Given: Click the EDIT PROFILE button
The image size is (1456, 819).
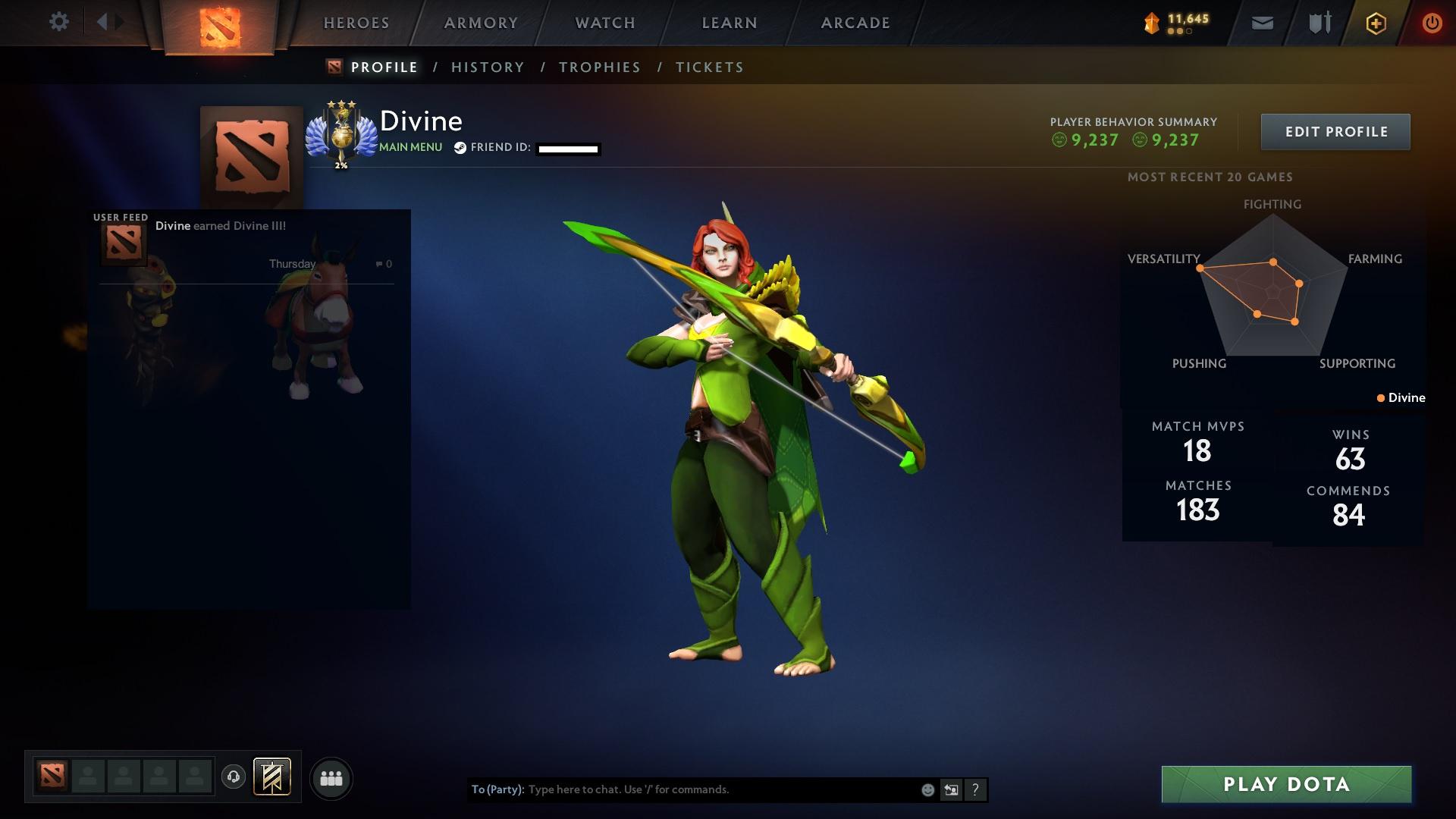Looking at the screenshot, I should (x=1335, y=131).
